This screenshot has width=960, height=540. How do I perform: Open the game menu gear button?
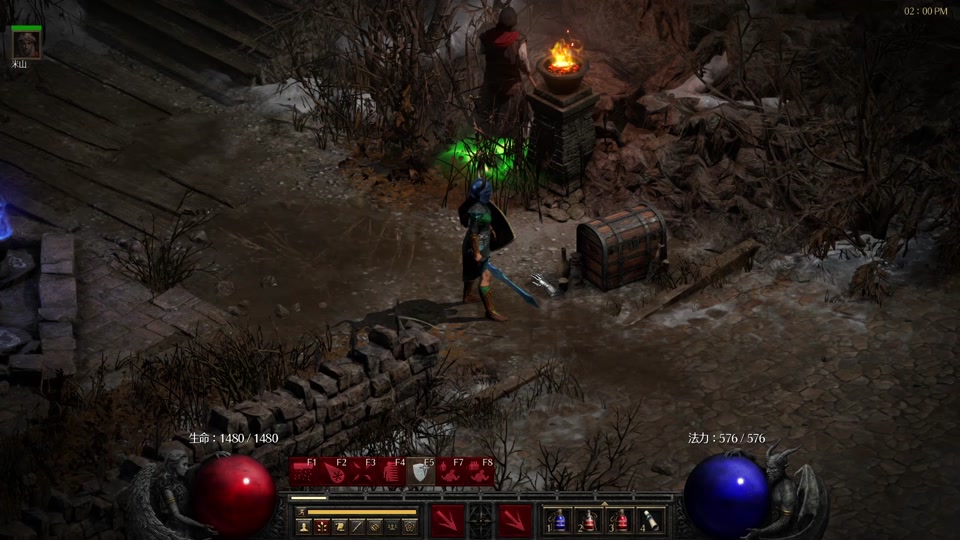point(410,526)
